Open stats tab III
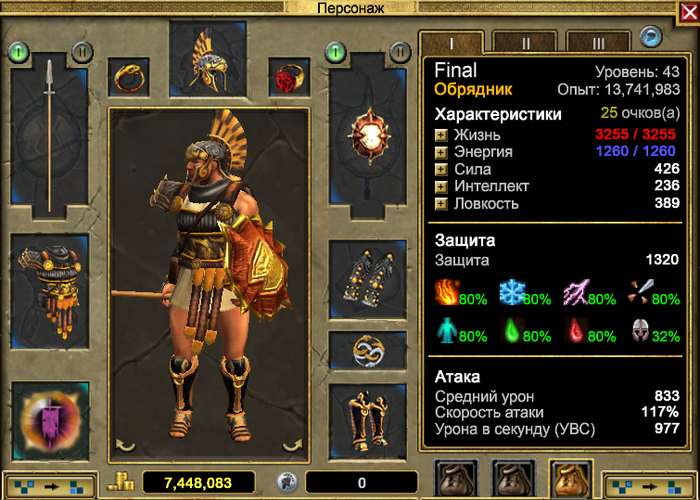The image size is (700, 500). (598, 43)
